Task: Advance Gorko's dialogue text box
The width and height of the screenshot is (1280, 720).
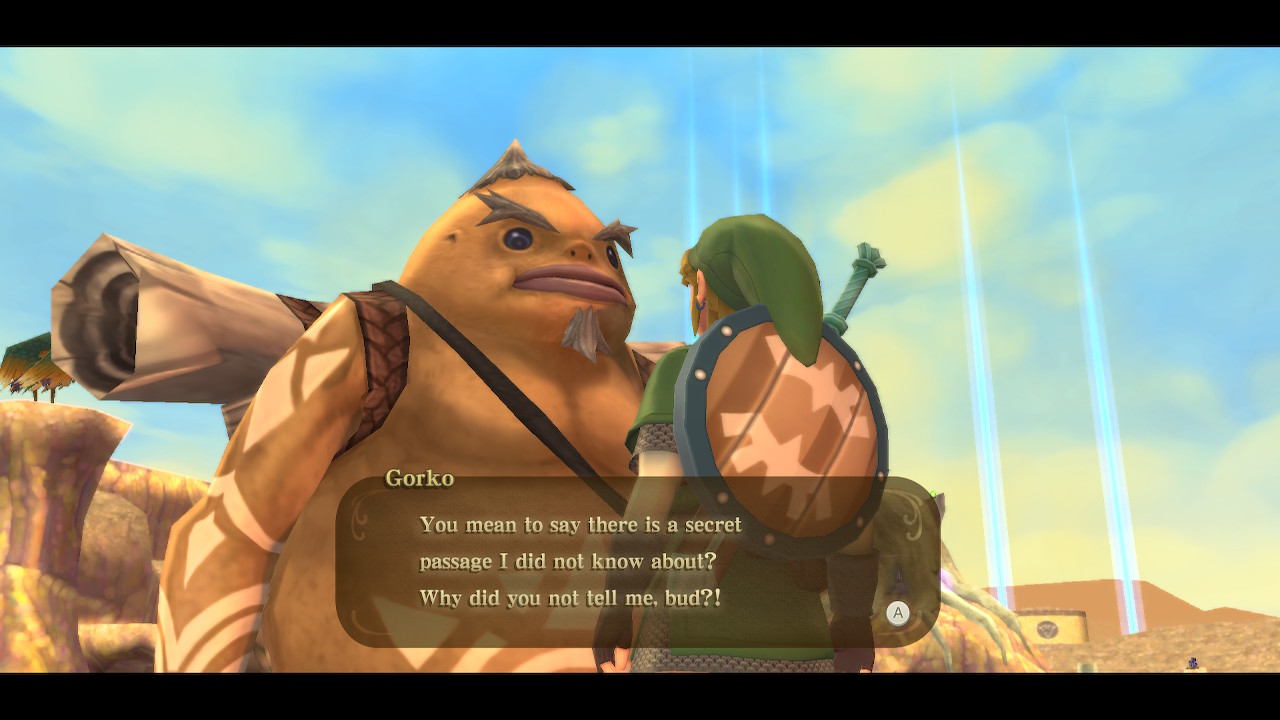Action: pyautogui.click(x=897, y=613)
